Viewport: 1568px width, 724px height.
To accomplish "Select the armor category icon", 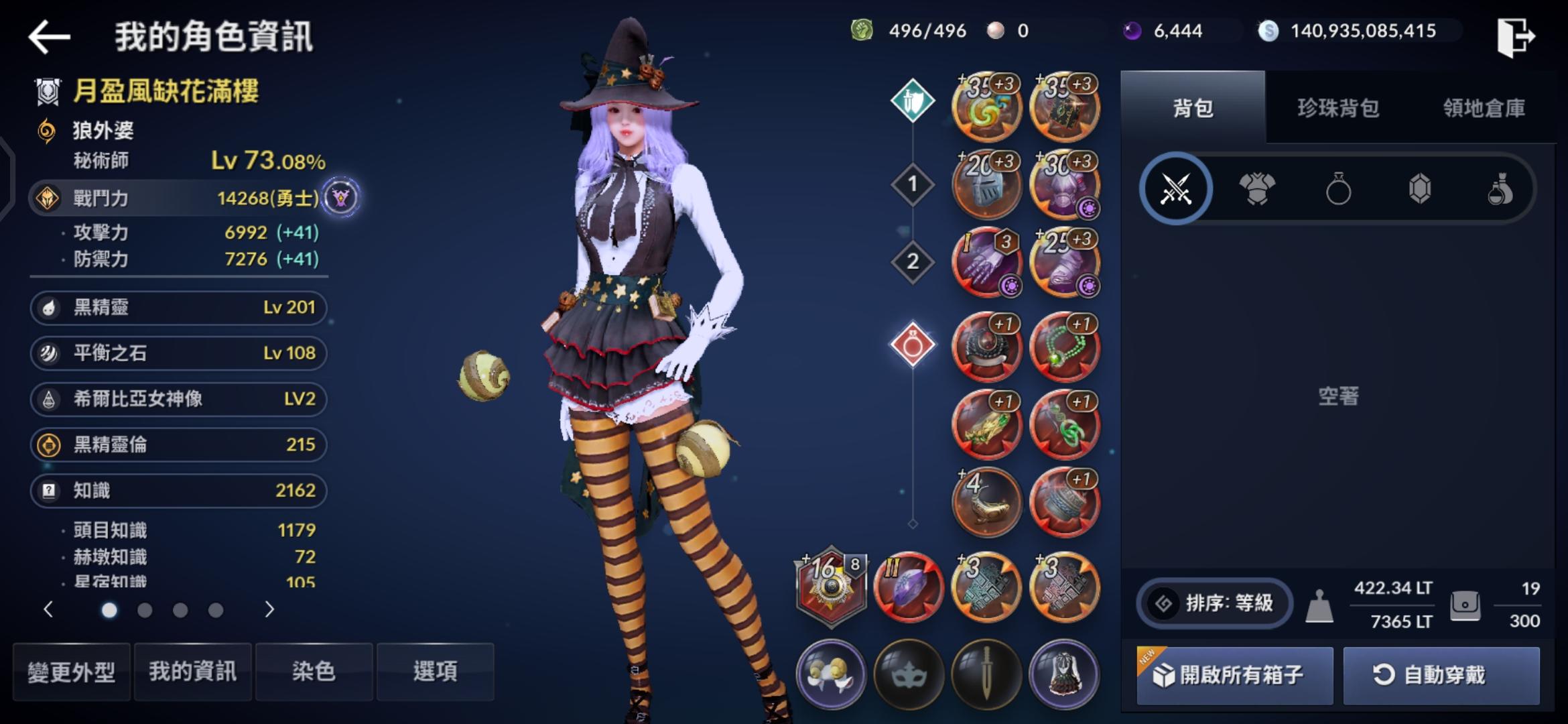I will click(x=1258, y=188).
